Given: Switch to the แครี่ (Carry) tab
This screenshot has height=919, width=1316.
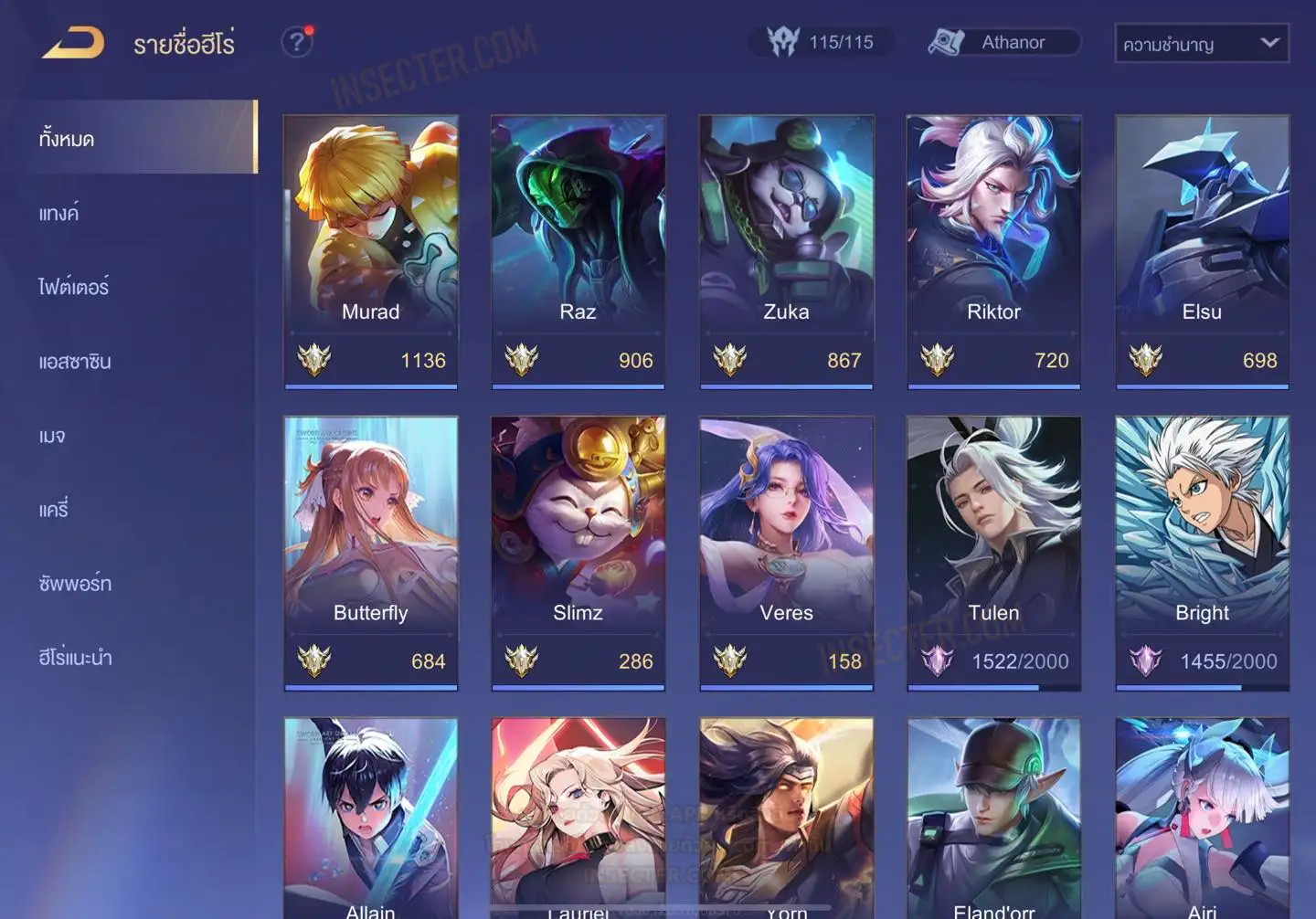Looking at the screenshot, I should [54, 509].
